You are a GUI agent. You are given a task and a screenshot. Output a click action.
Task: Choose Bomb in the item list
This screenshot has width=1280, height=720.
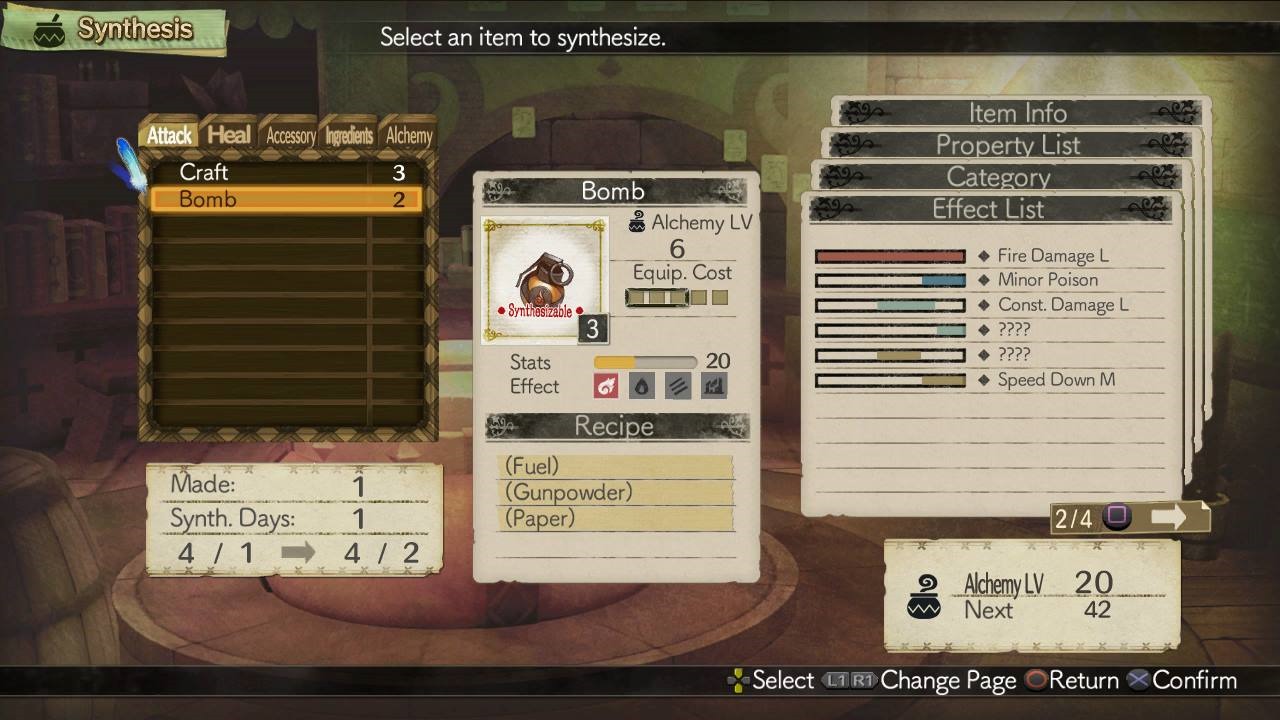[286, 199]
